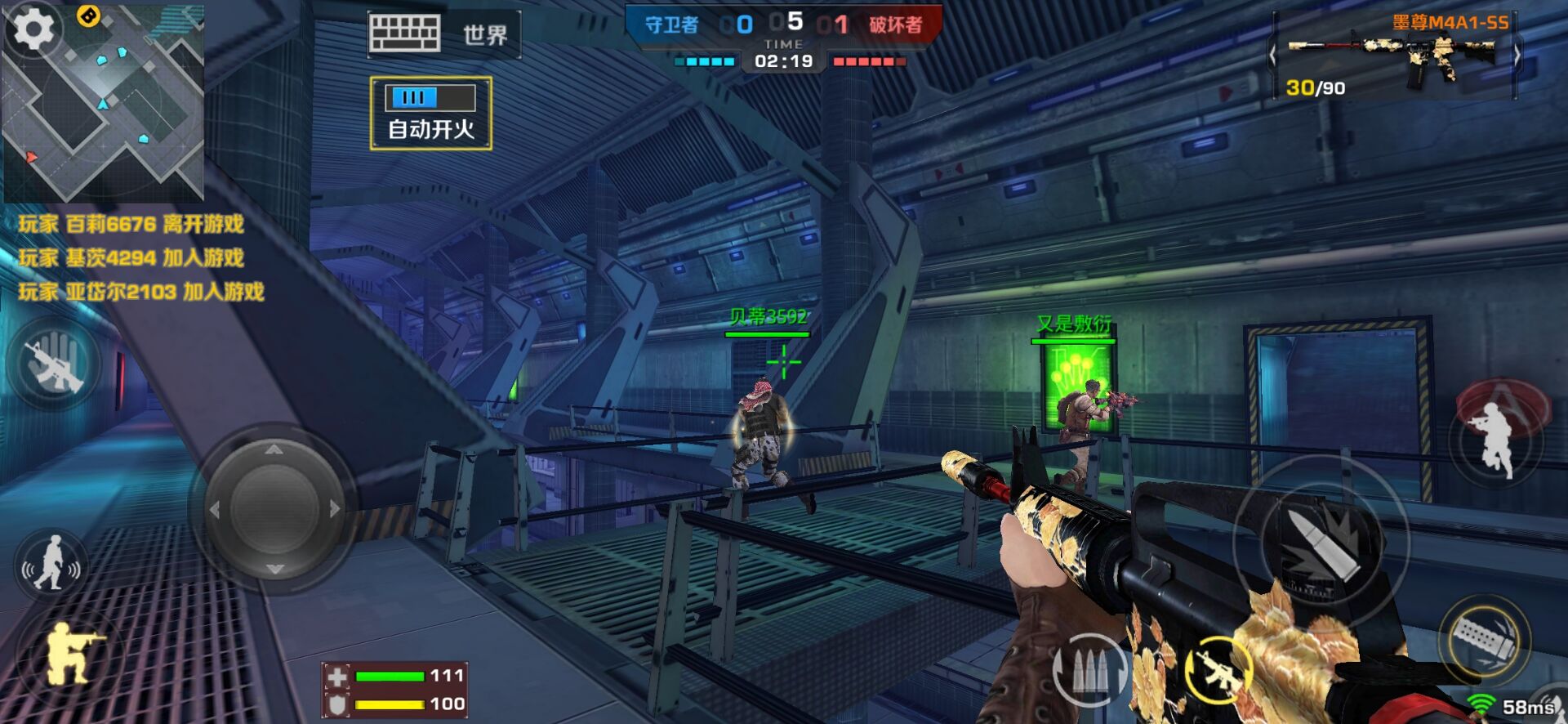Switch the chat channel labeled 世界
This screenshot has height=724, width=1568.
point(485,35)
